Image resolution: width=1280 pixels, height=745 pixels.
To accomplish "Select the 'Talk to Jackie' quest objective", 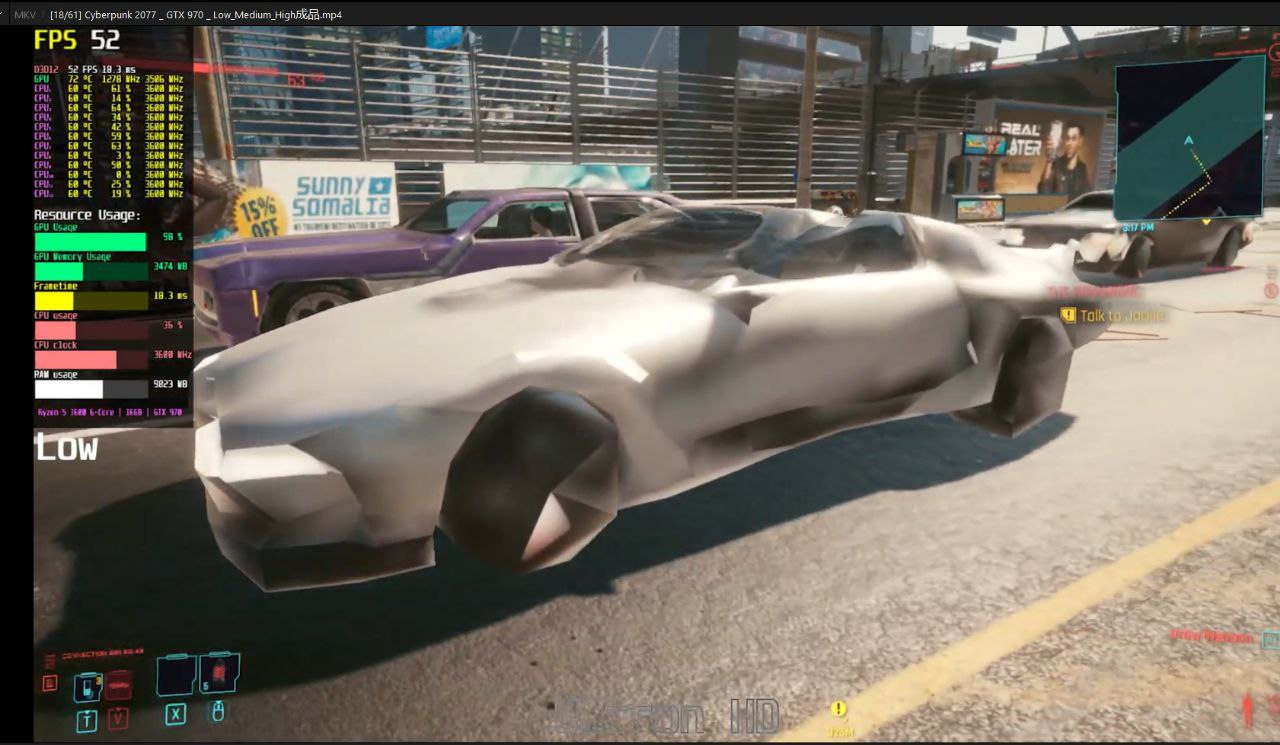I will coord(1122,316).
